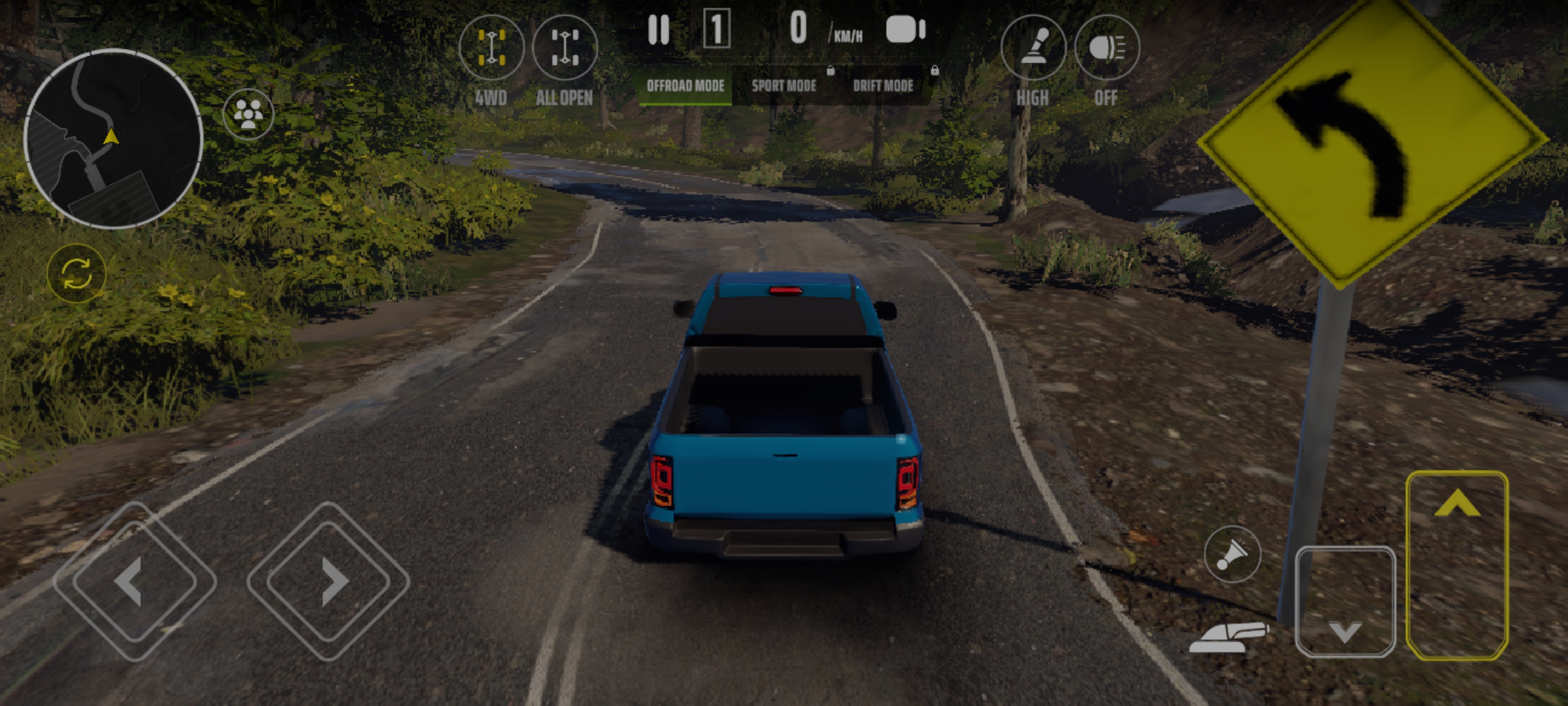Switch the All Open differential lock
Viewport: 1568px width, 706px height.
tap(565, 48)
